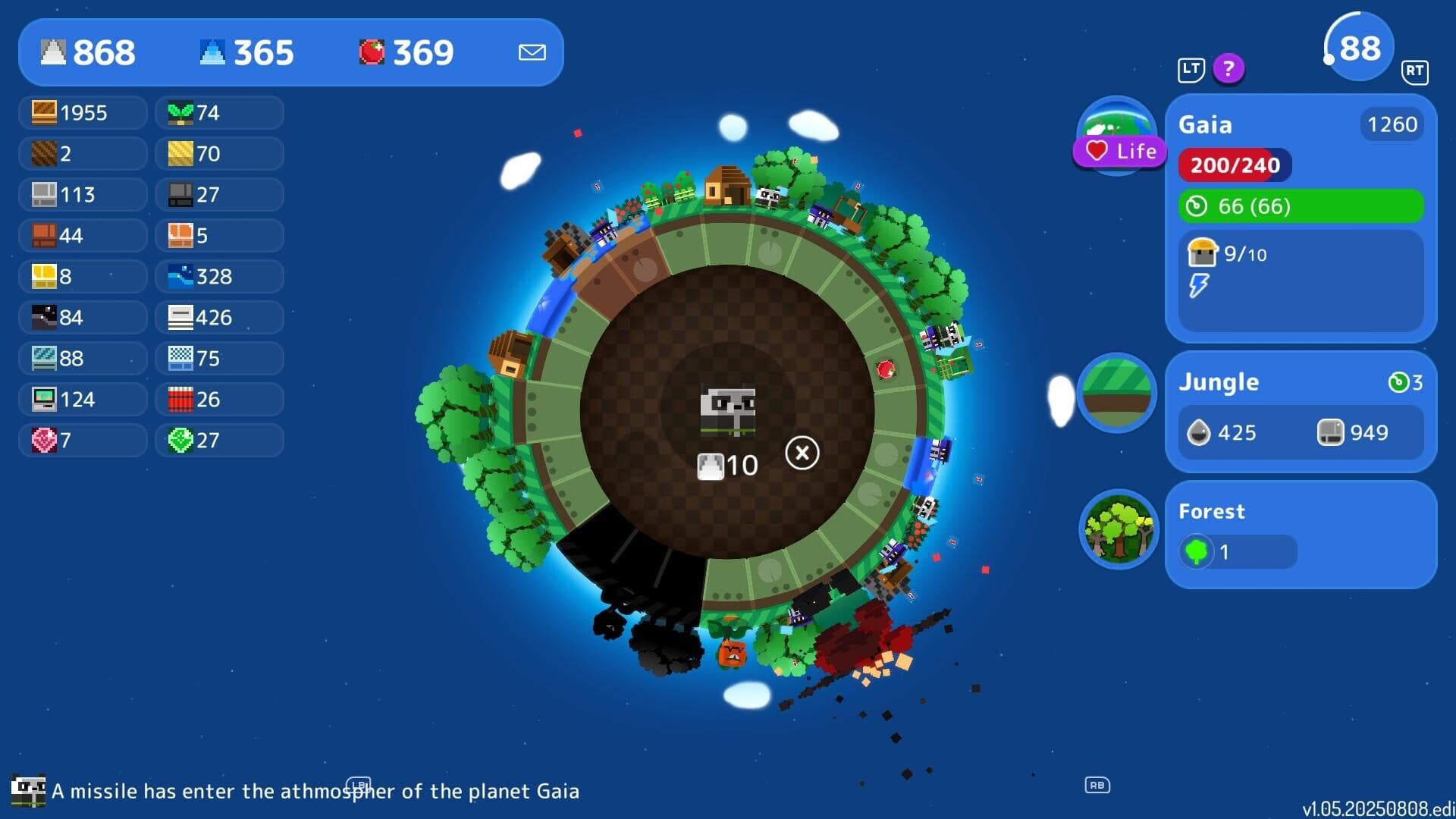The width and height of the screenshot is (1456, 819).
Task: Click the lightning bolt in the Gaia panel
Action: 1199,286
